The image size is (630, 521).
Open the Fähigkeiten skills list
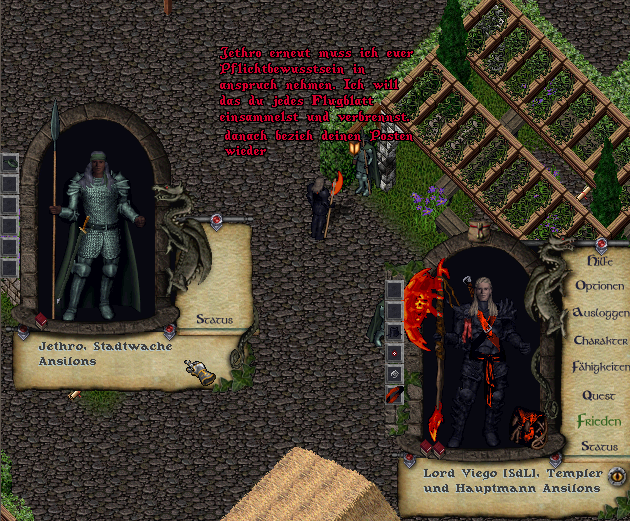(600, 367)
